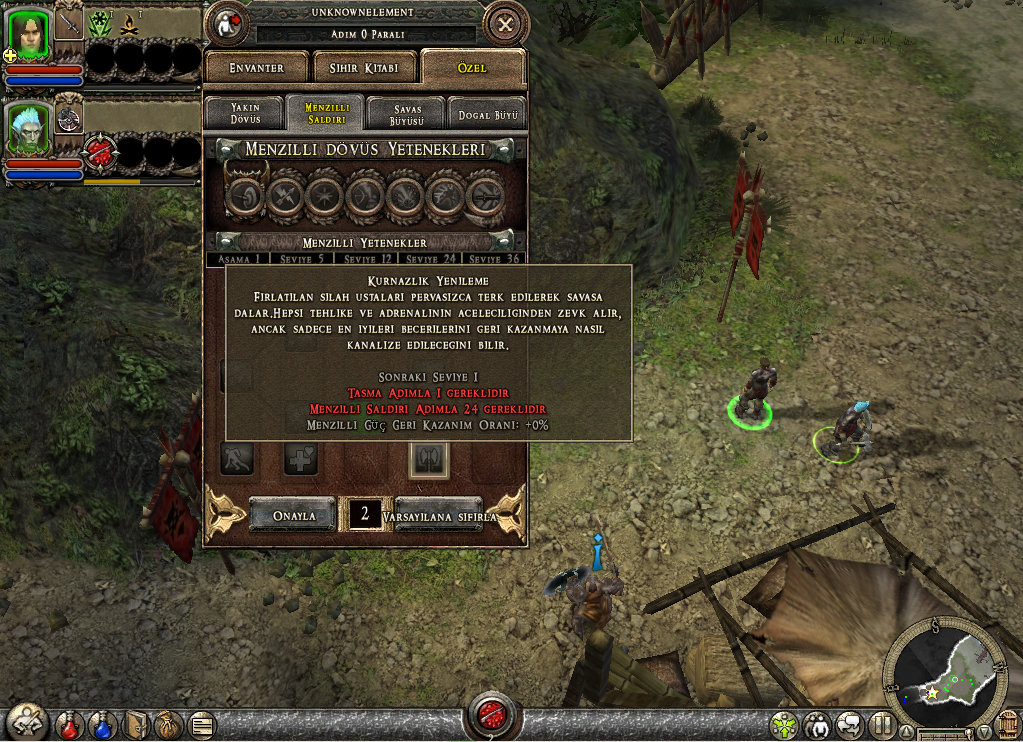1023x742 pixels.
Task: Open the Savas Büyüsü skill category
Action: 406,113
